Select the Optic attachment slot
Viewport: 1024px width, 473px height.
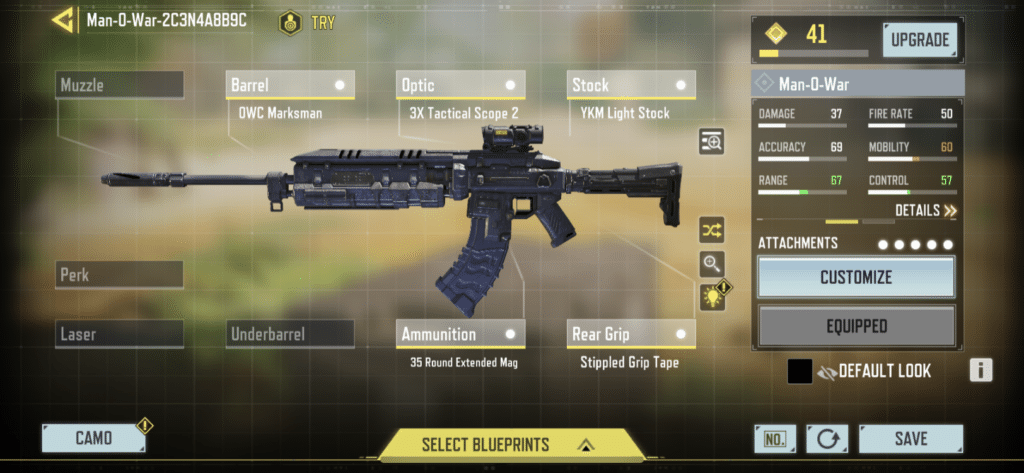[460, 85]
